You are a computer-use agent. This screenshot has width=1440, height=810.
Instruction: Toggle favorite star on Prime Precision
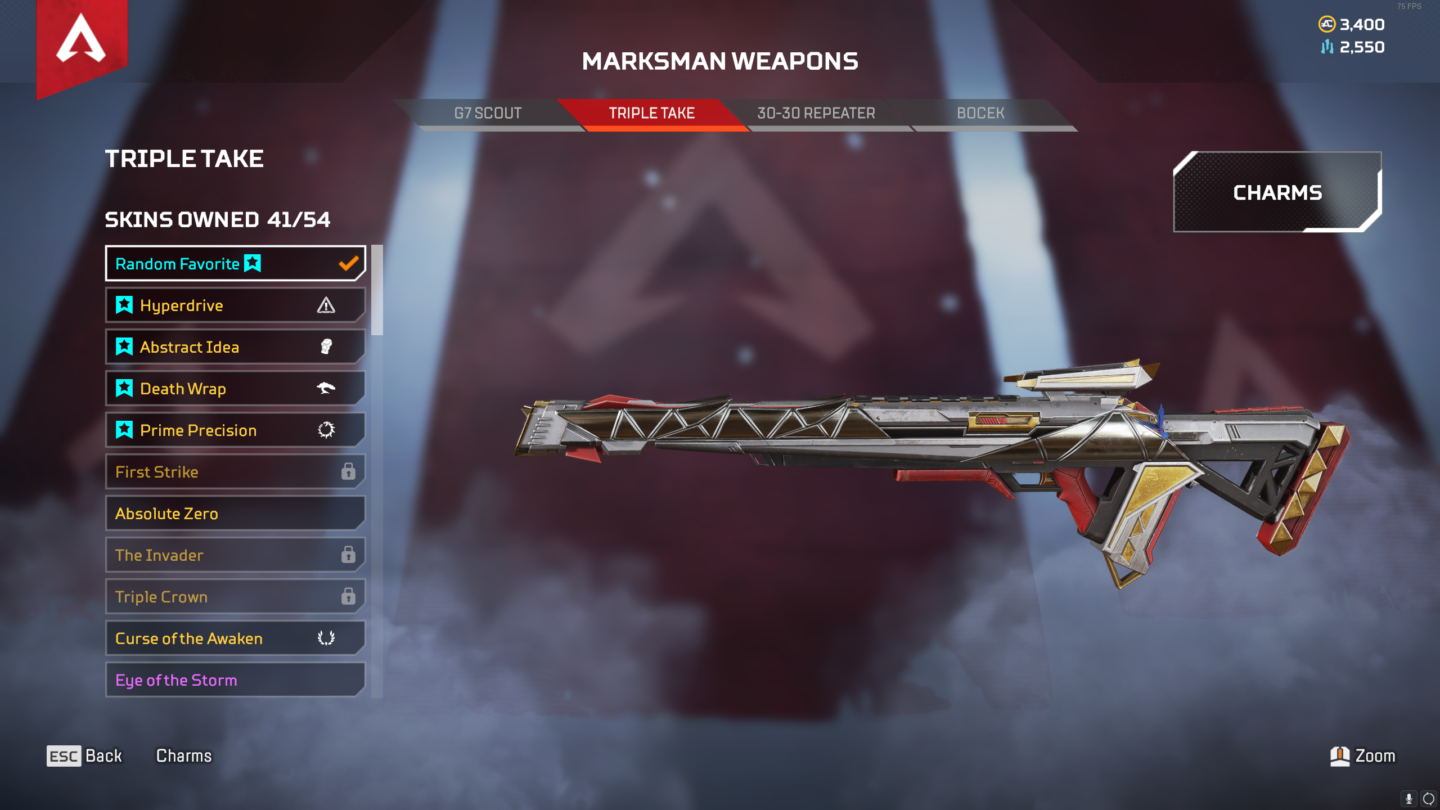(123, 429)
